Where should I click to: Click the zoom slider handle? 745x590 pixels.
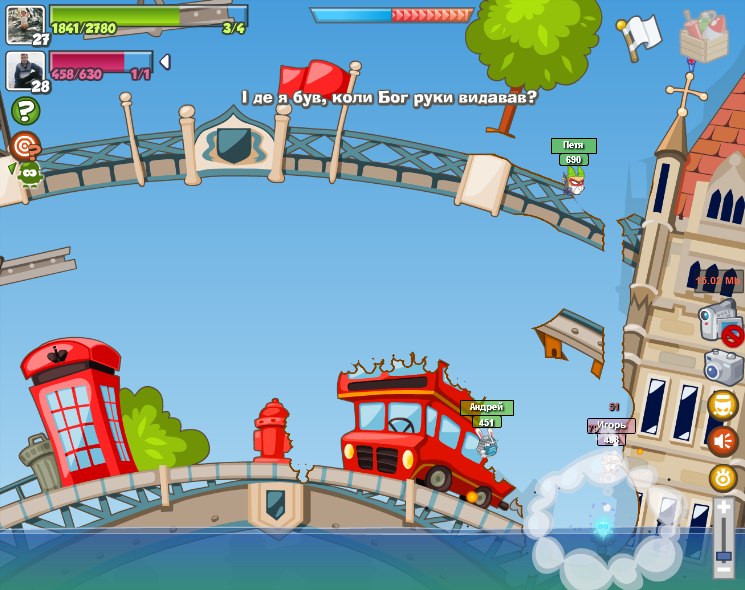[723, 550]
